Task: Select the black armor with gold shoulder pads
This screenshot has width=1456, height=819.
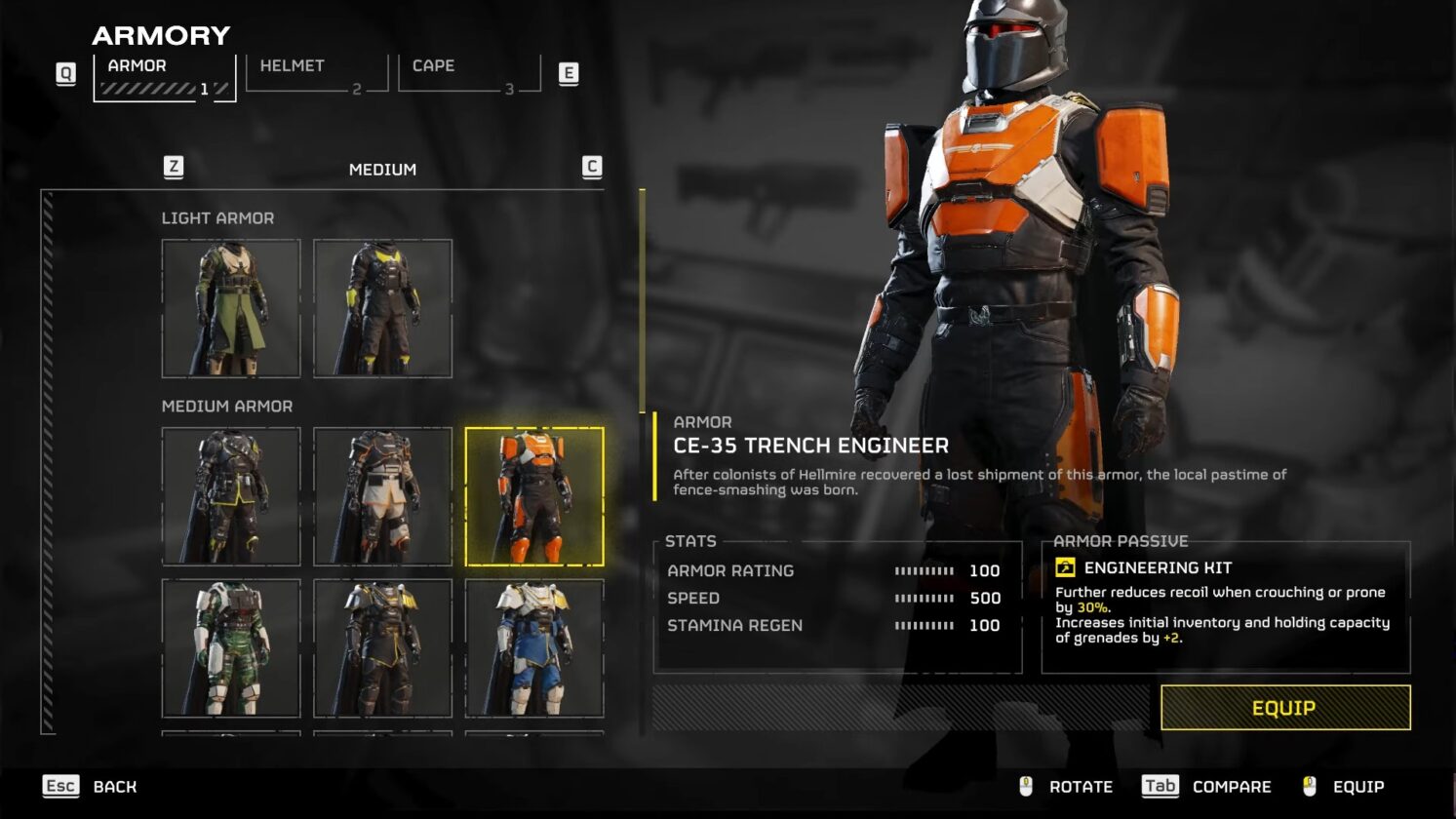Action: 382,648
